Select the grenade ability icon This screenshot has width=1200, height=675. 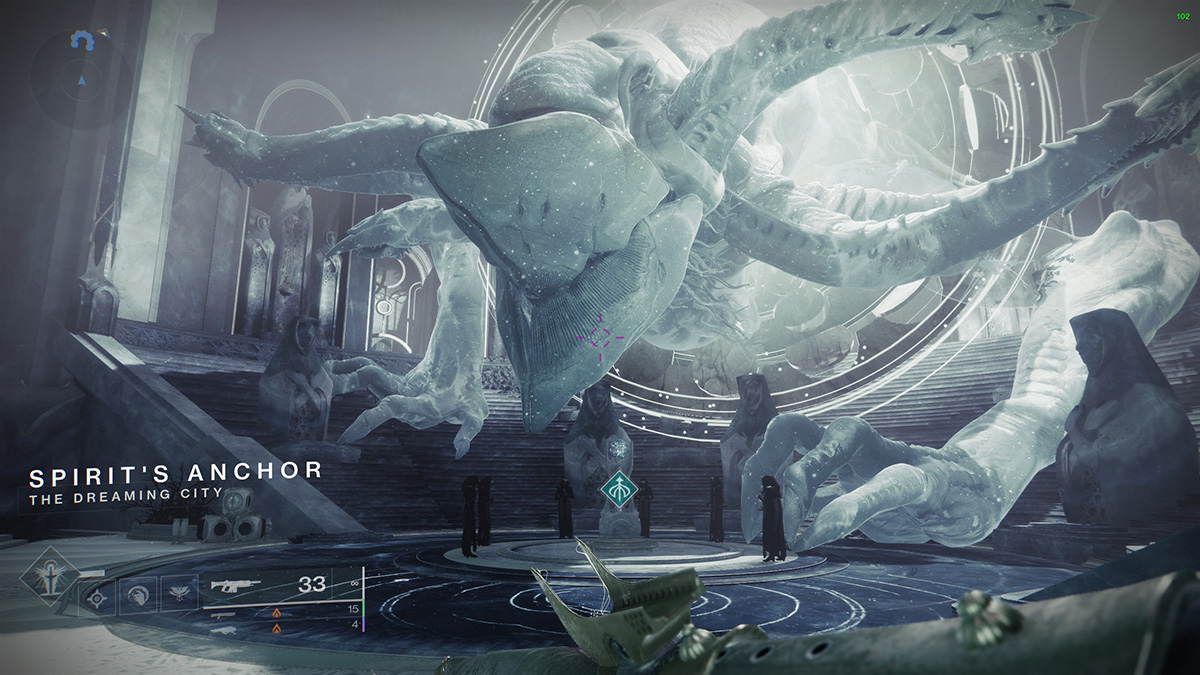(x=97, y=598)
